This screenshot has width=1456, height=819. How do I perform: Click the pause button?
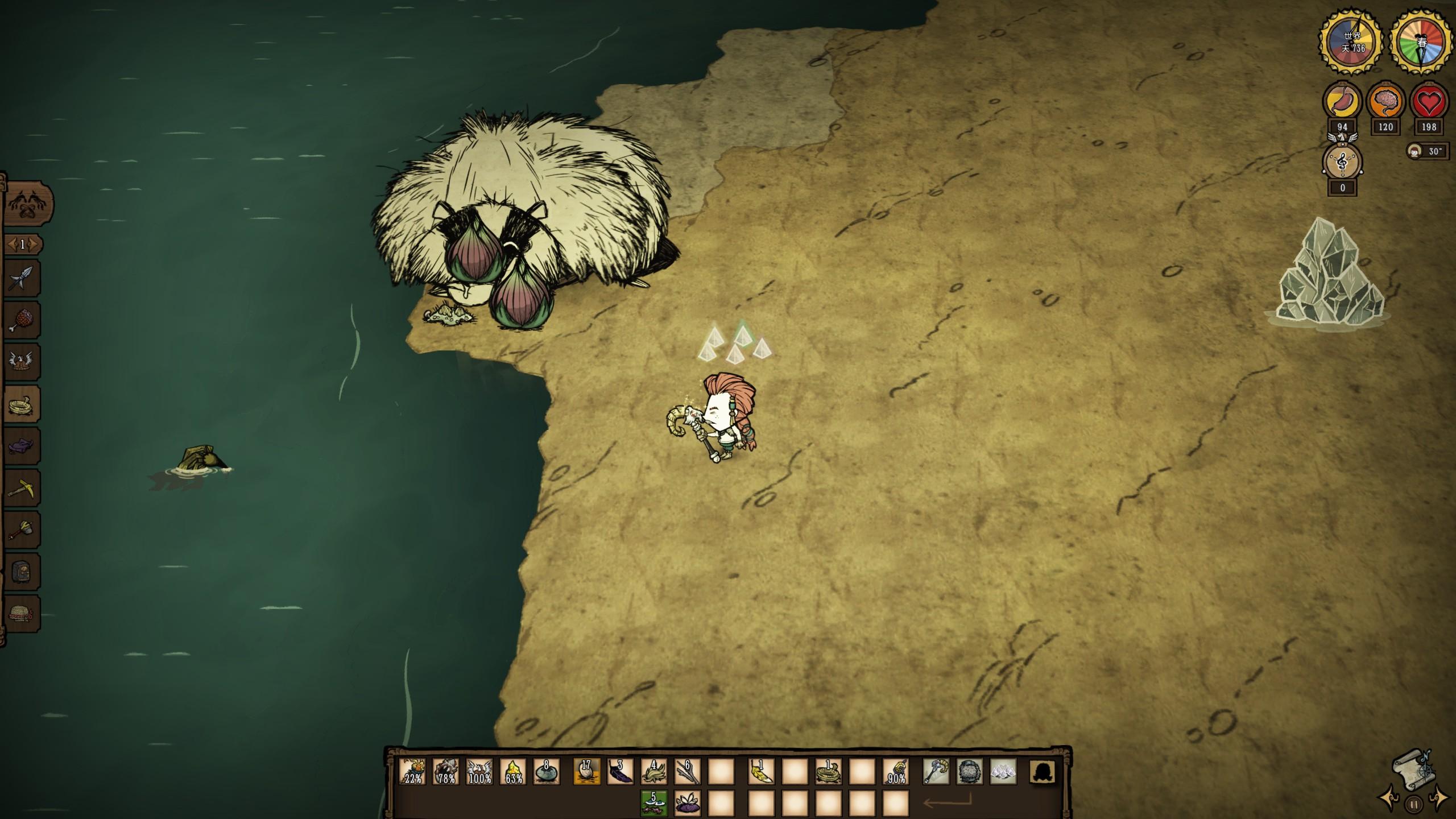click(x=1414, y=805)
